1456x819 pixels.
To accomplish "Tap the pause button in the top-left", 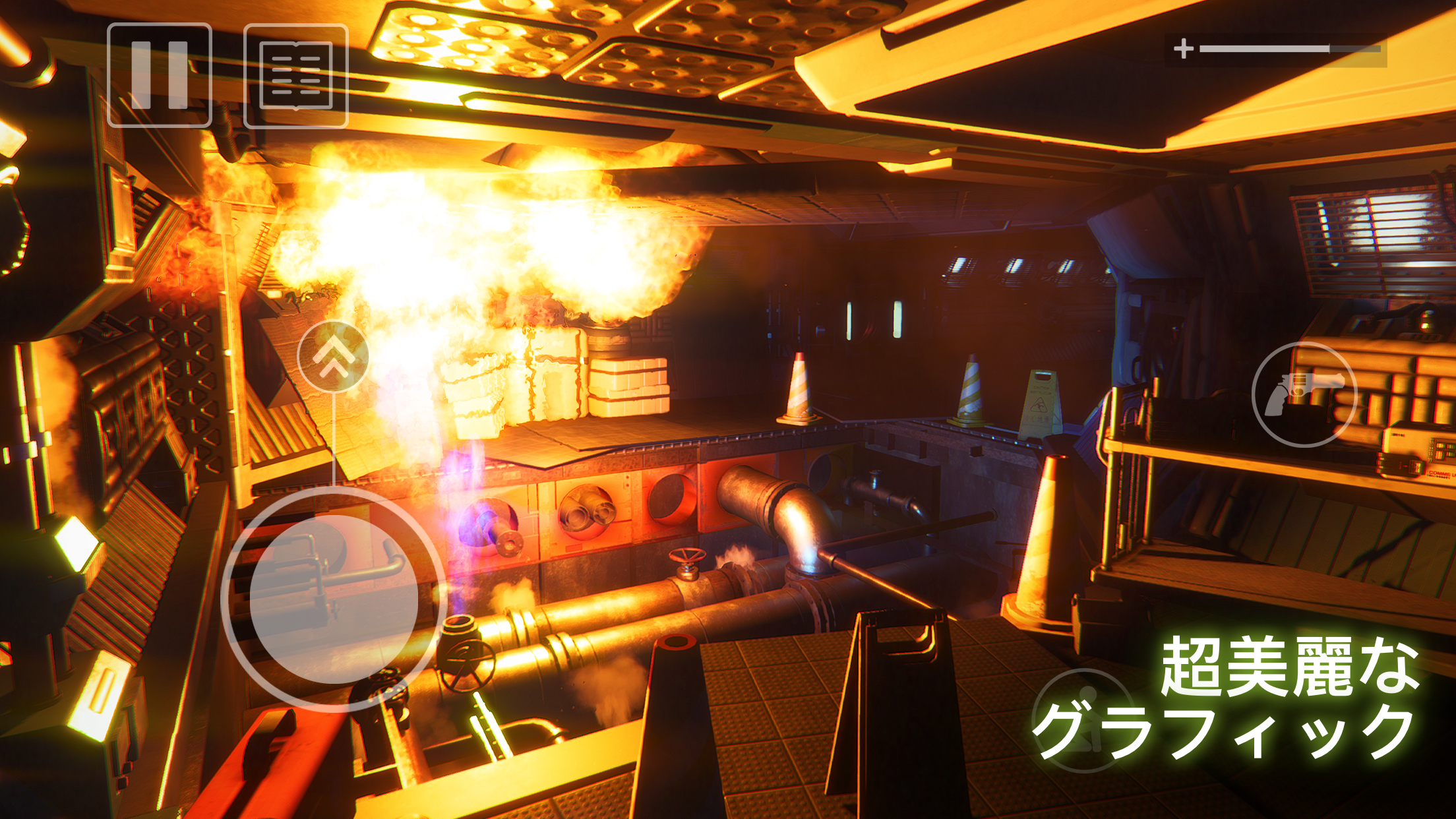I will click(x=160, y=76).
